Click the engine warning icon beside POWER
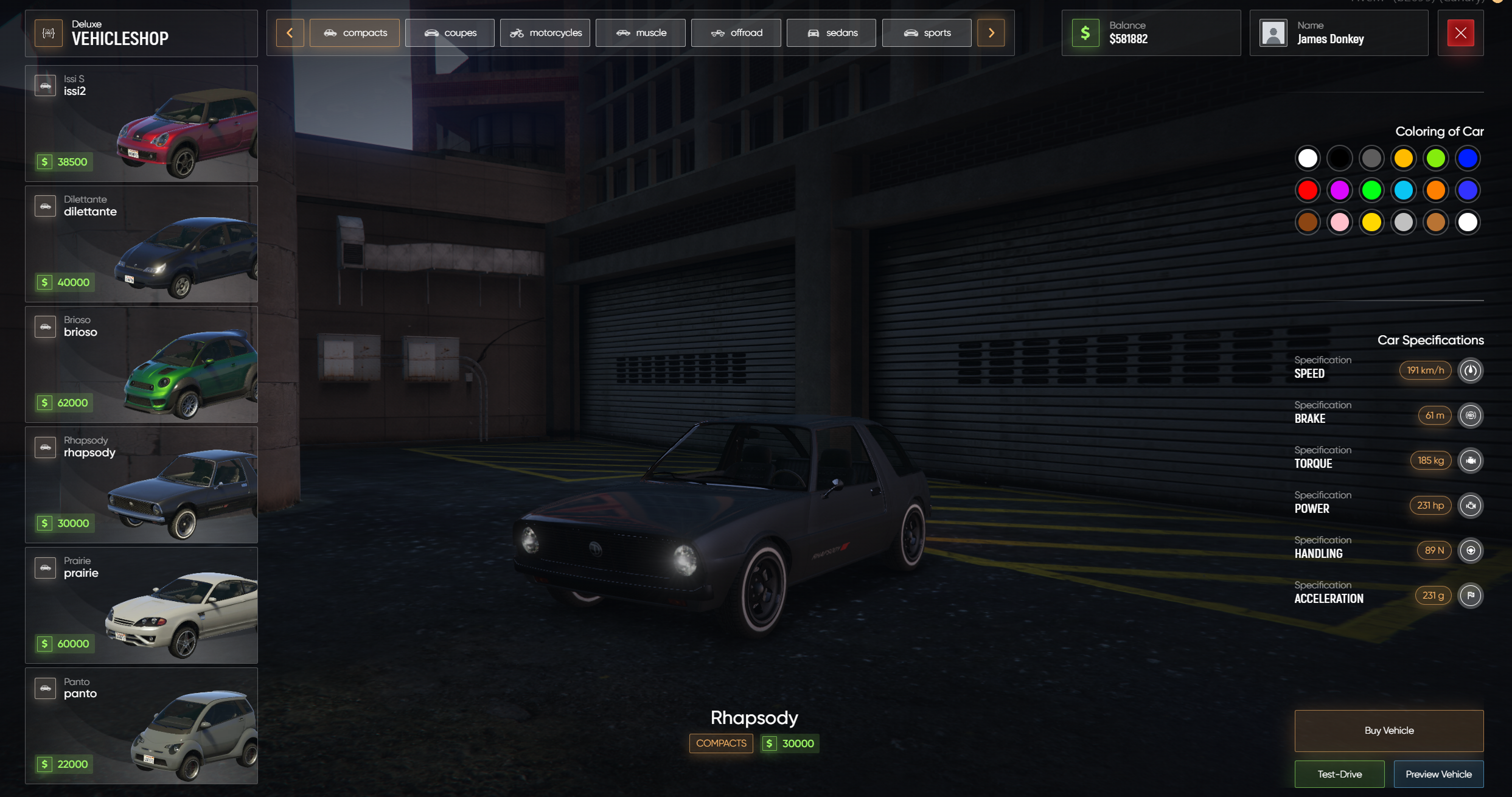 1471,506
